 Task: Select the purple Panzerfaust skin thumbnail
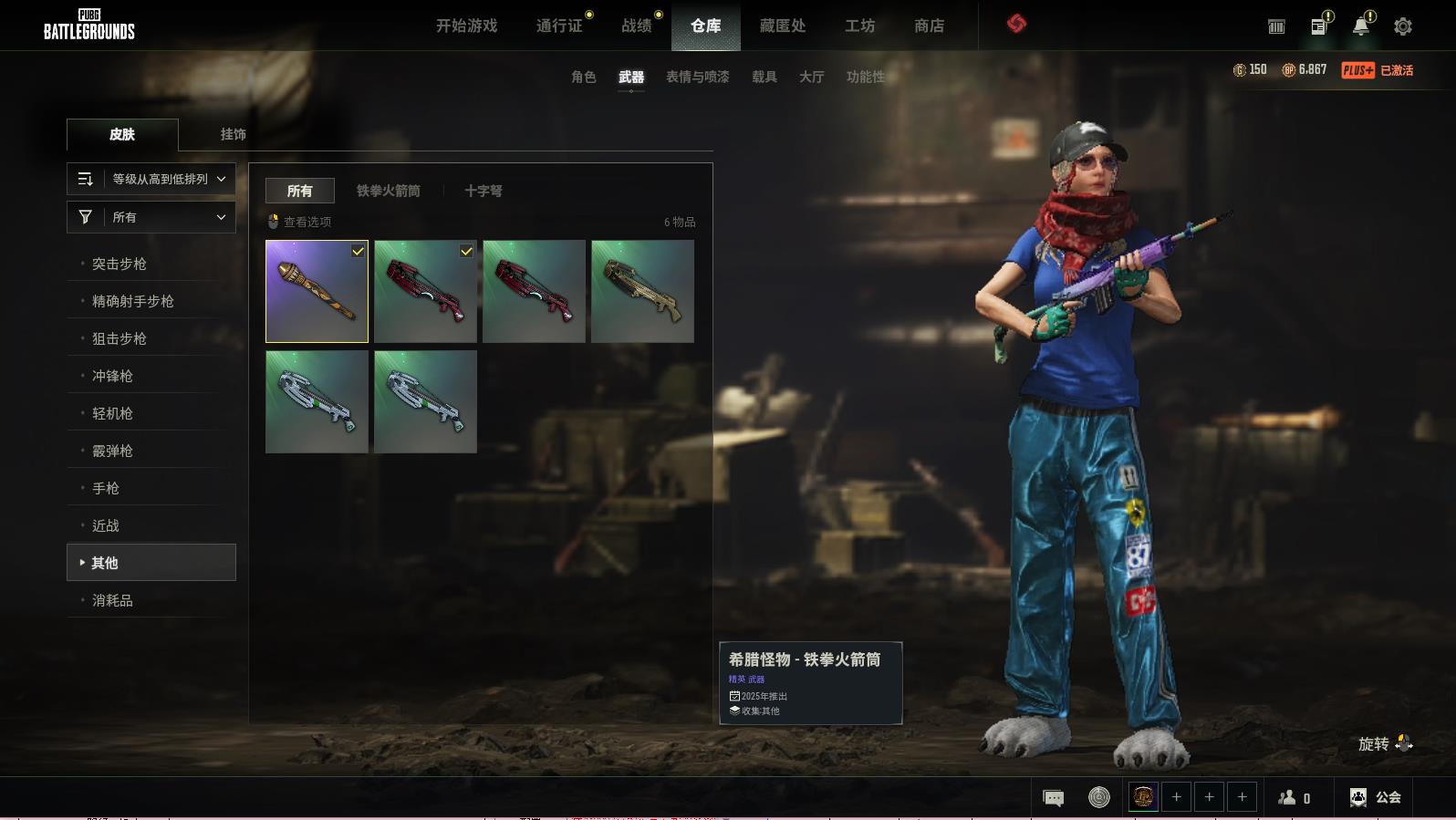pos(317,291)
